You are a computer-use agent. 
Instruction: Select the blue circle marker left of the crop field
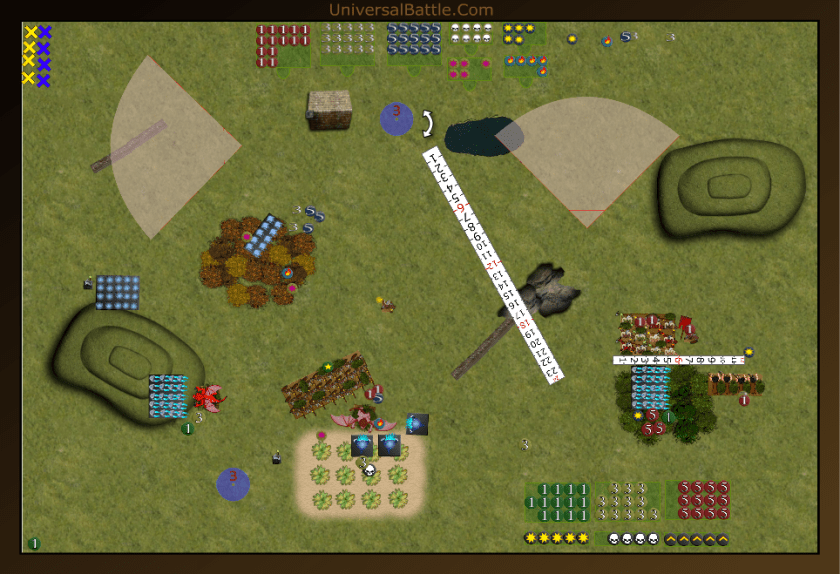click(233, 483)
